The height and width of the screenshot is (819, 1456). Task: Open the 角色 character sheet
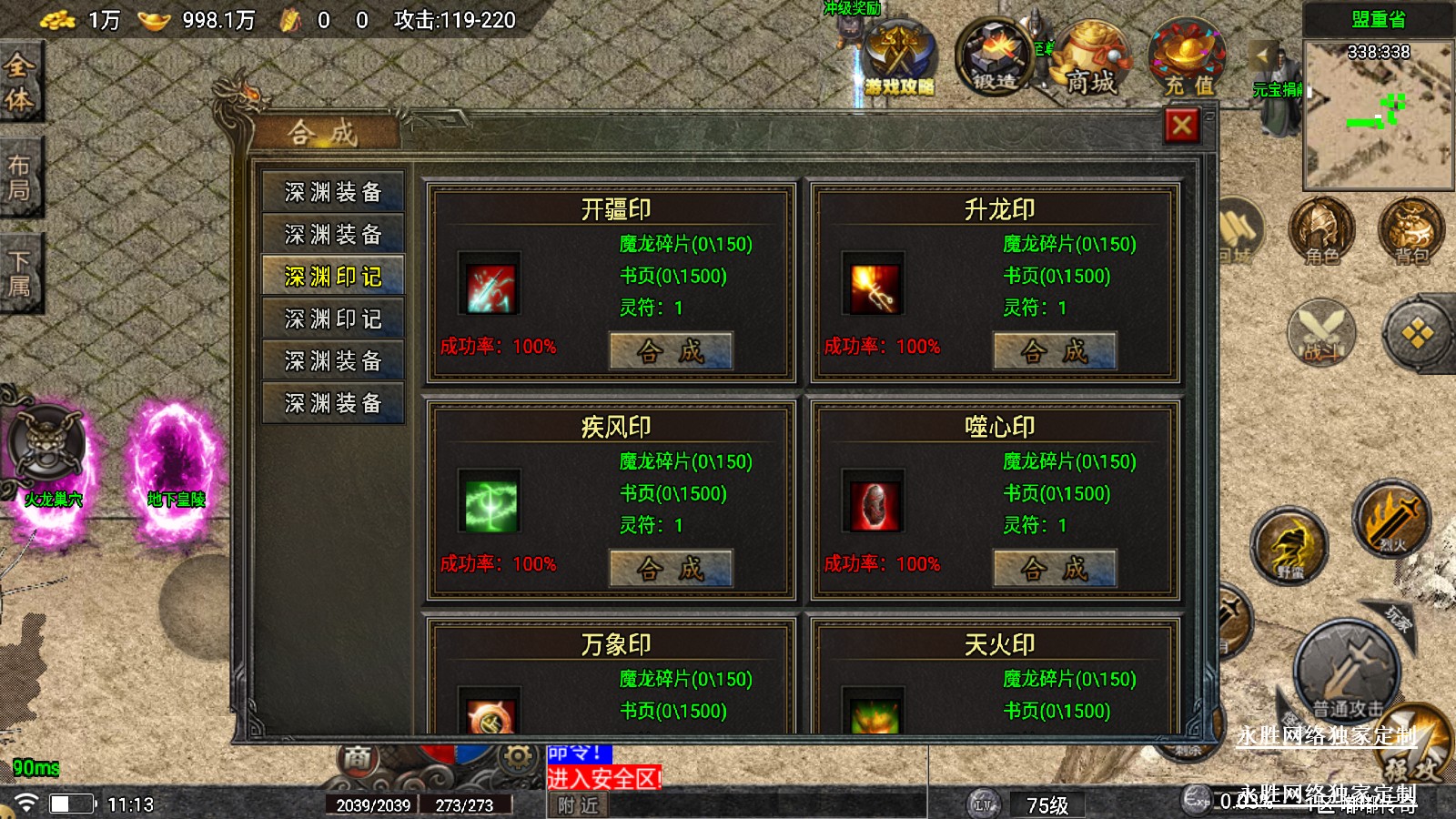(x=1321, y=233)
